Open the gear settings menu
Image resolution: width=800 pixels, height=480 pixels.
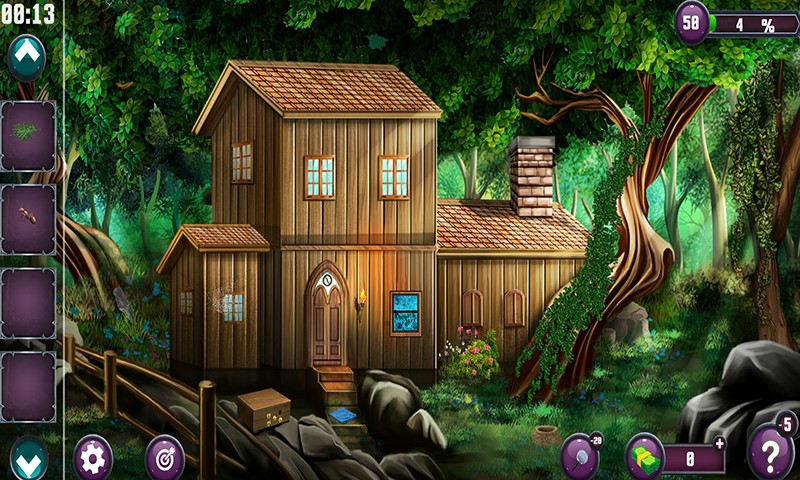[93, 458]
